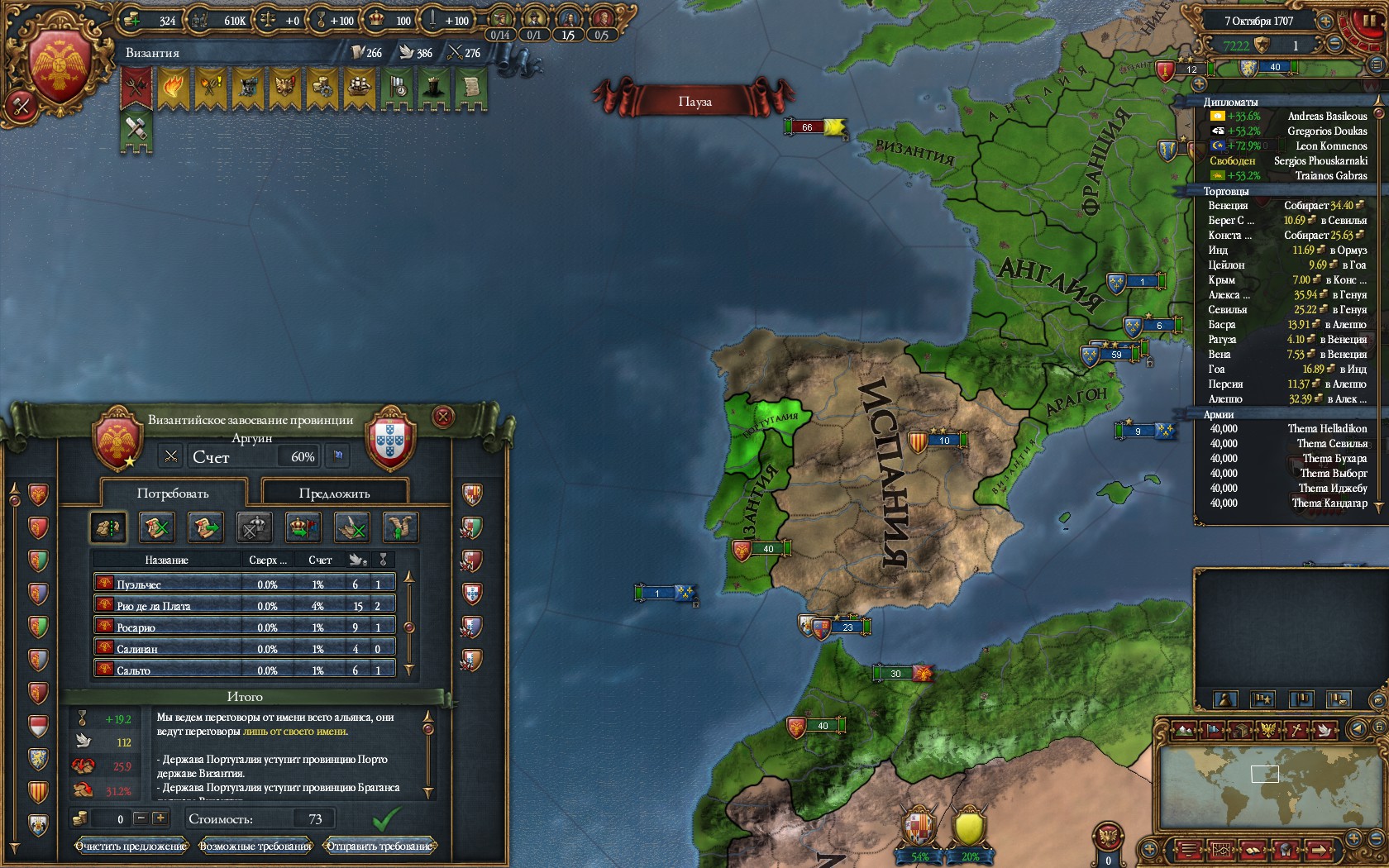
Task: Send the peace demand with Отправить требование
Action: (379, 846)
